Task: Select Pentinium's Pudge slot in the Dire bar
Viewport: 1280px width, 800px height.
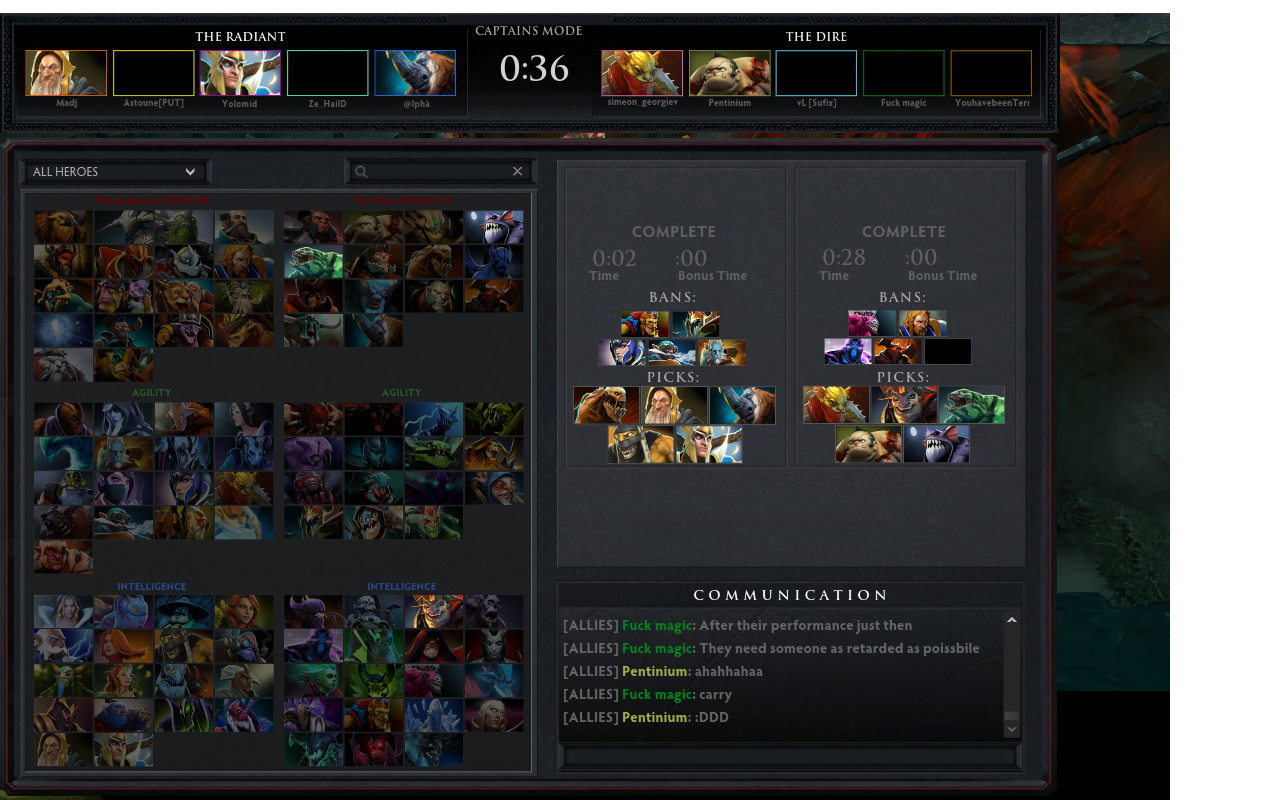Action: pyautogui.click(x=729, y=73)
